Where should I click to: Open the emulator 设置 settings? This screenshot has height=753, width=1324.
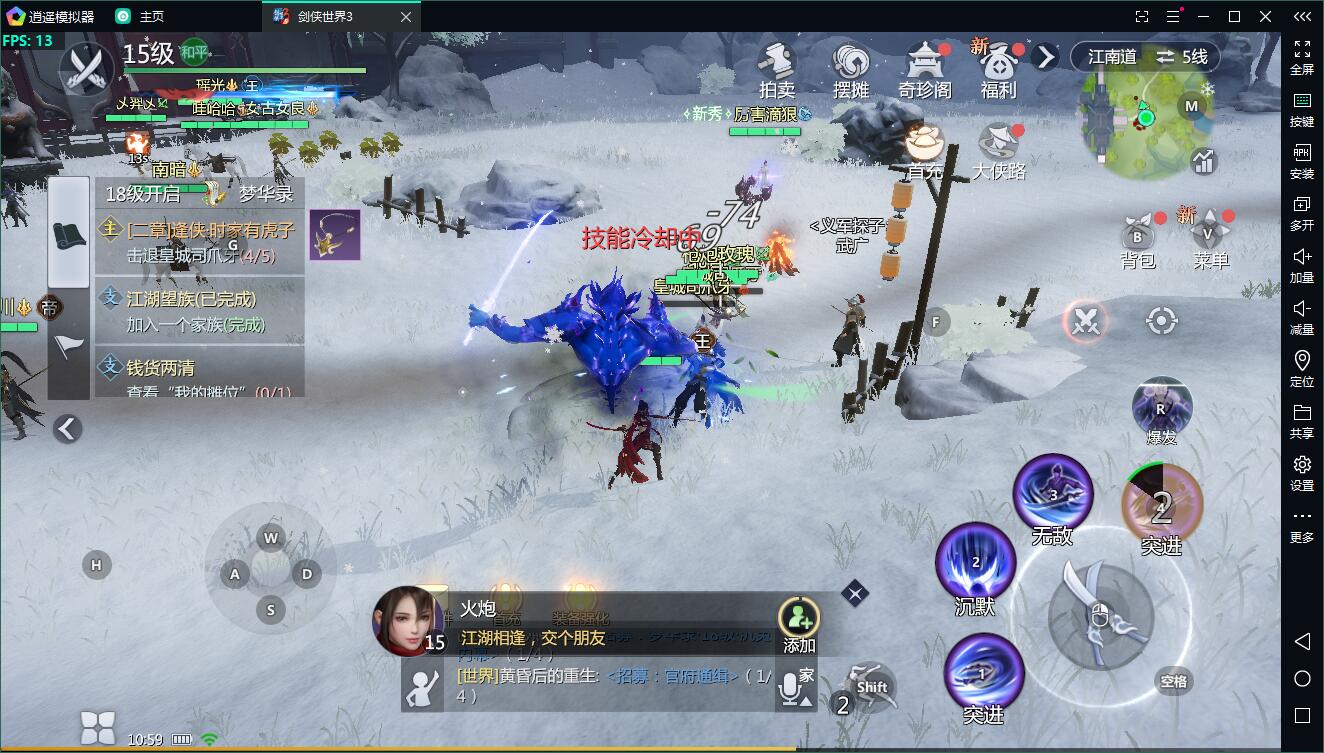pyautogui.click(x=1302, y=473)
